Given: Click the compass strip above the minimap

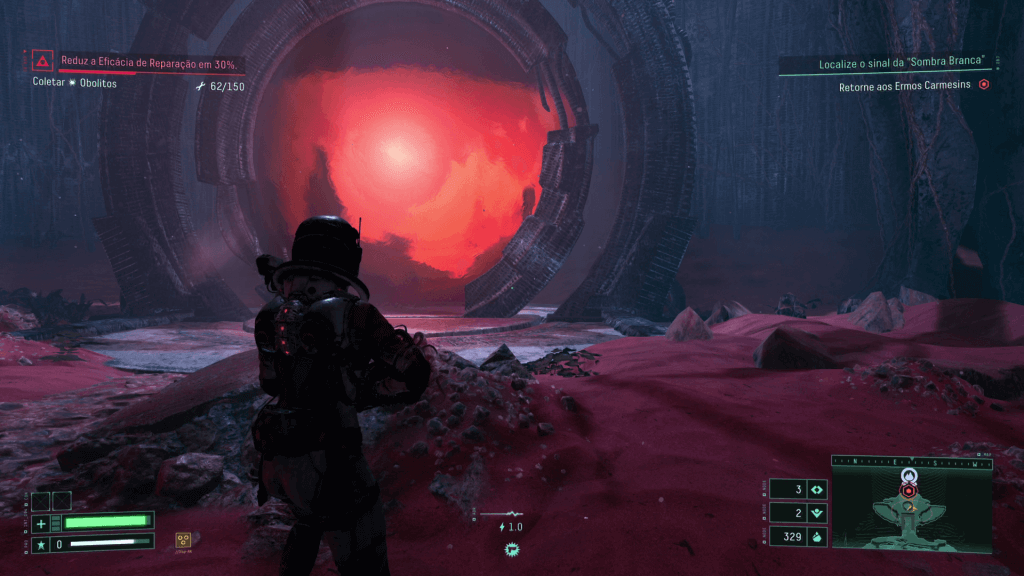Looking at the screenshot, I should tap(911, 462).
